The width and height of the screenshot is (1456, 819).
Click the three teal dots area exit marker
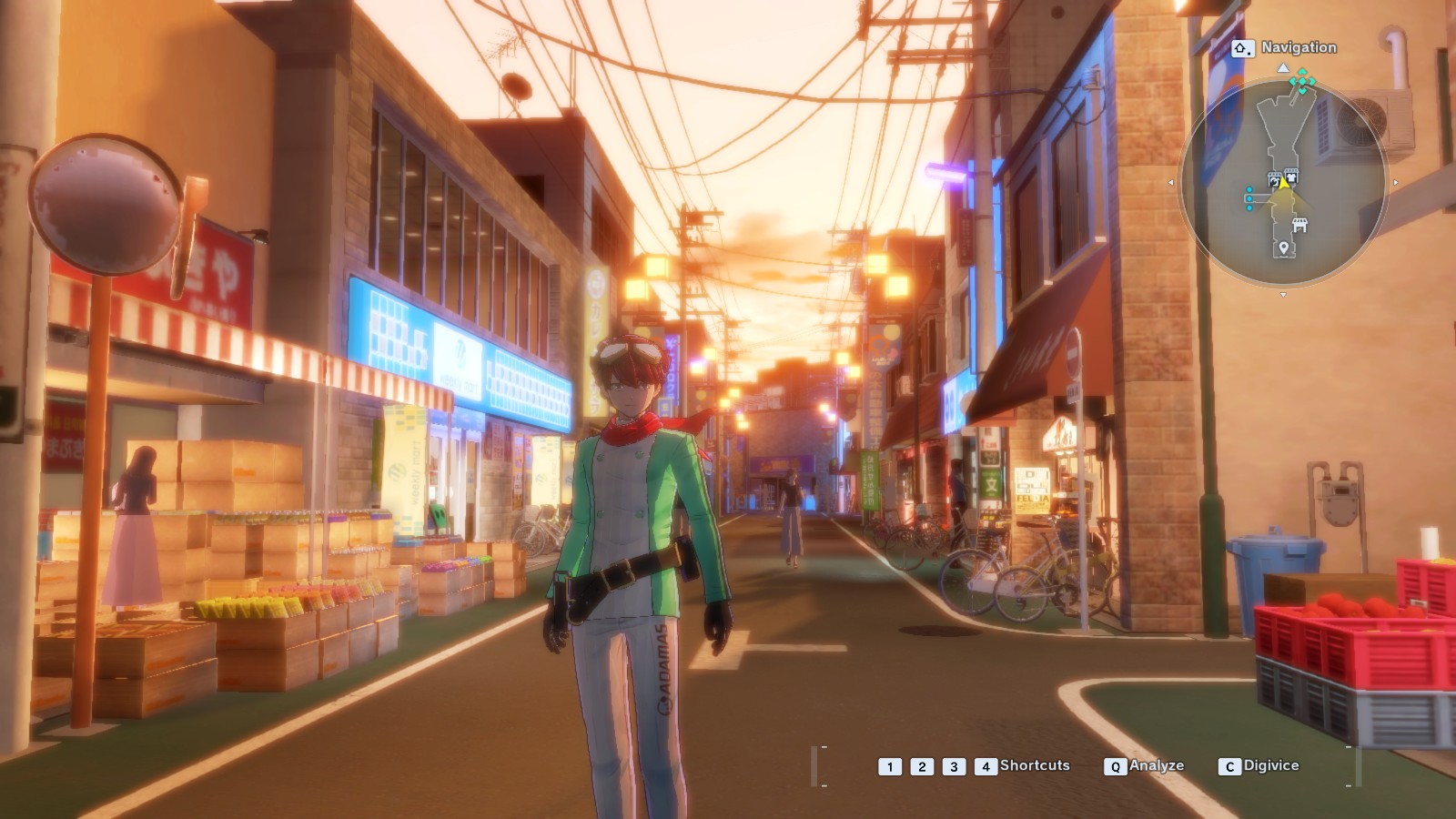tap(1249, 198)
